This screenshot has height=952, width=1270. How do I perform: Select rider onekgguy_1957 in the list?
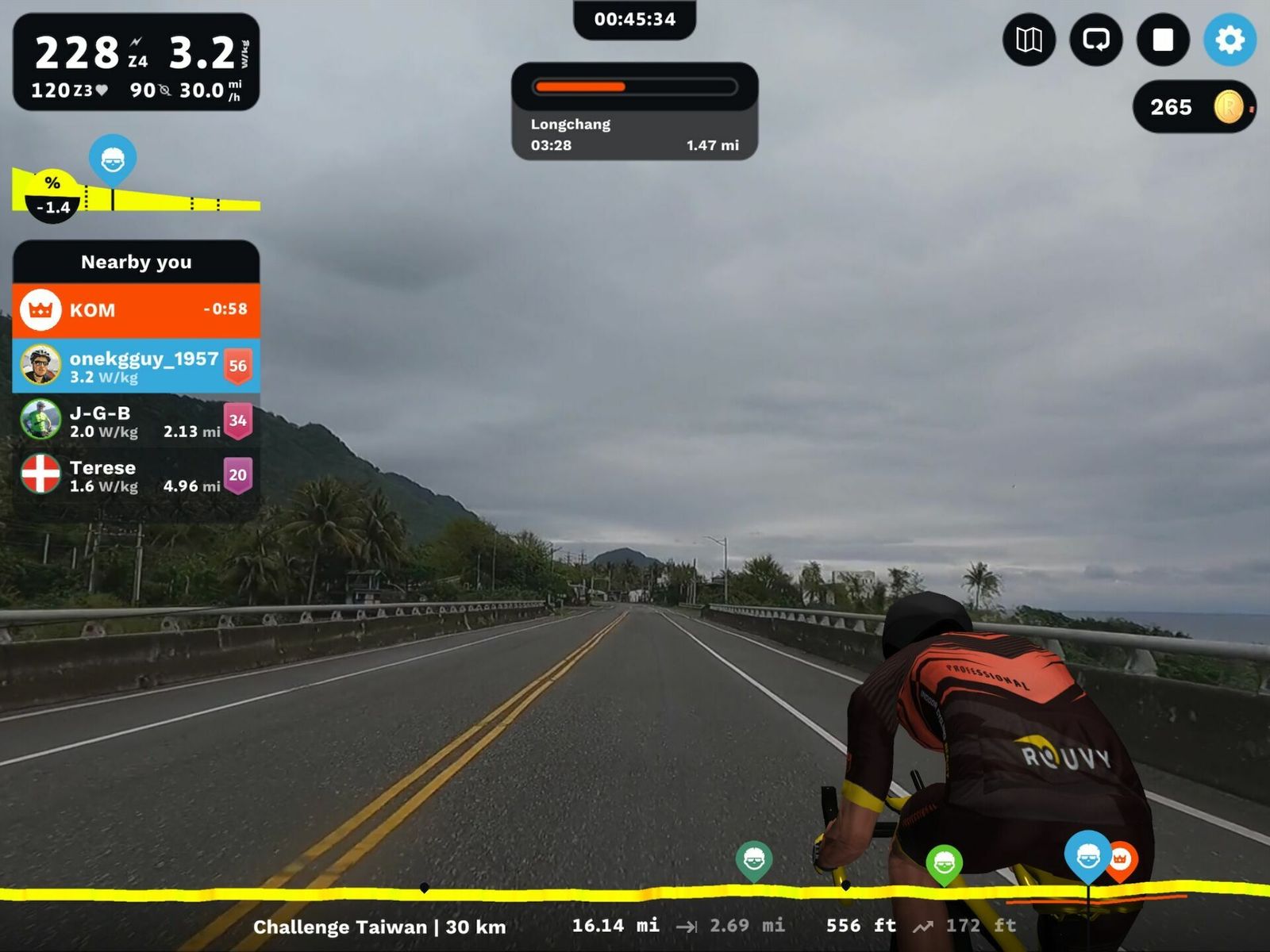pyautogui.click(x=136, y=366)
